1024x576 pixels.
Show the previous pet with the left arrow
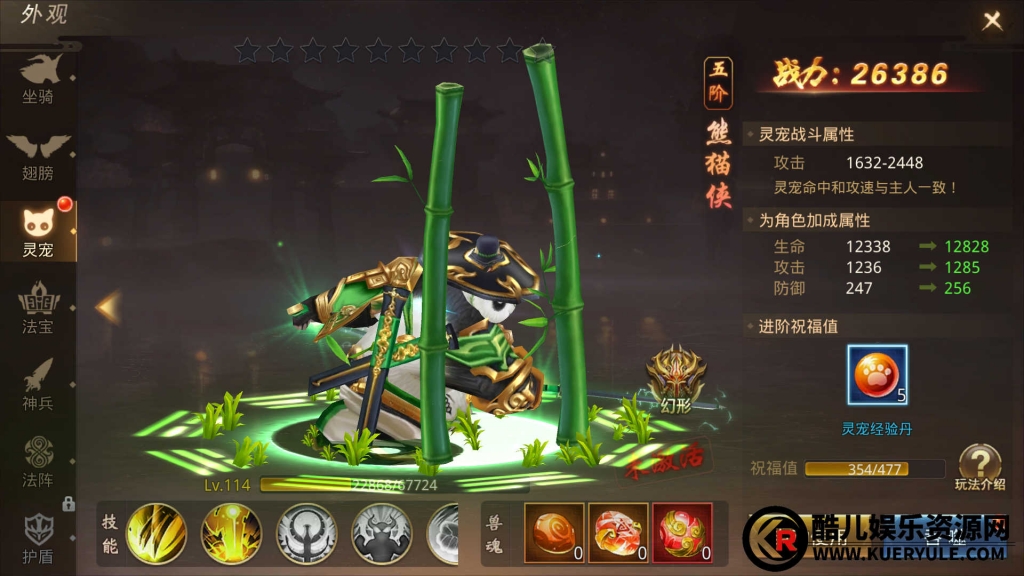[x=108, y=307]
